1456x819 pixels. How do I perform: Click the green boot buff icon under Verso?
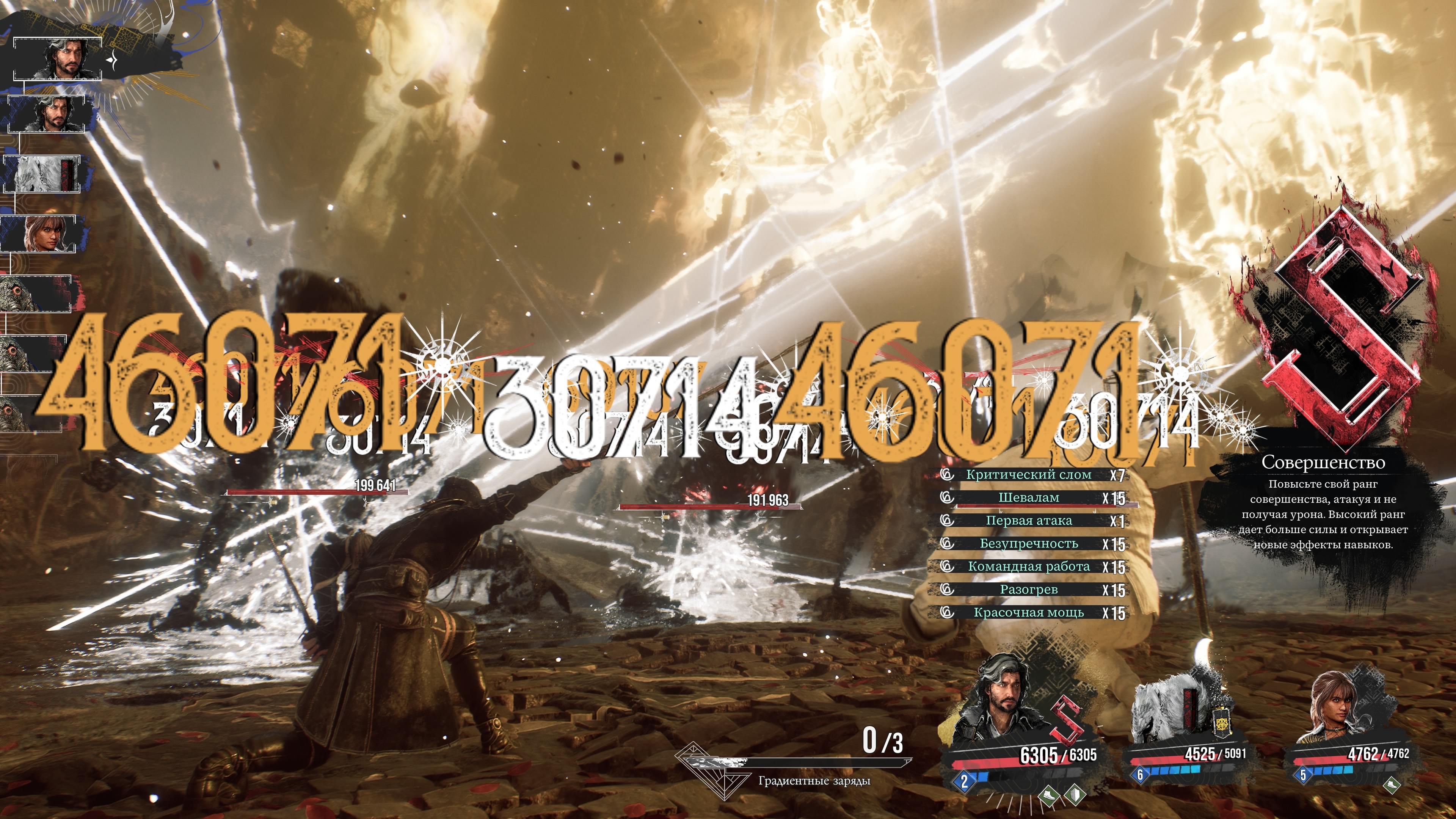(x=1050, y=795)
